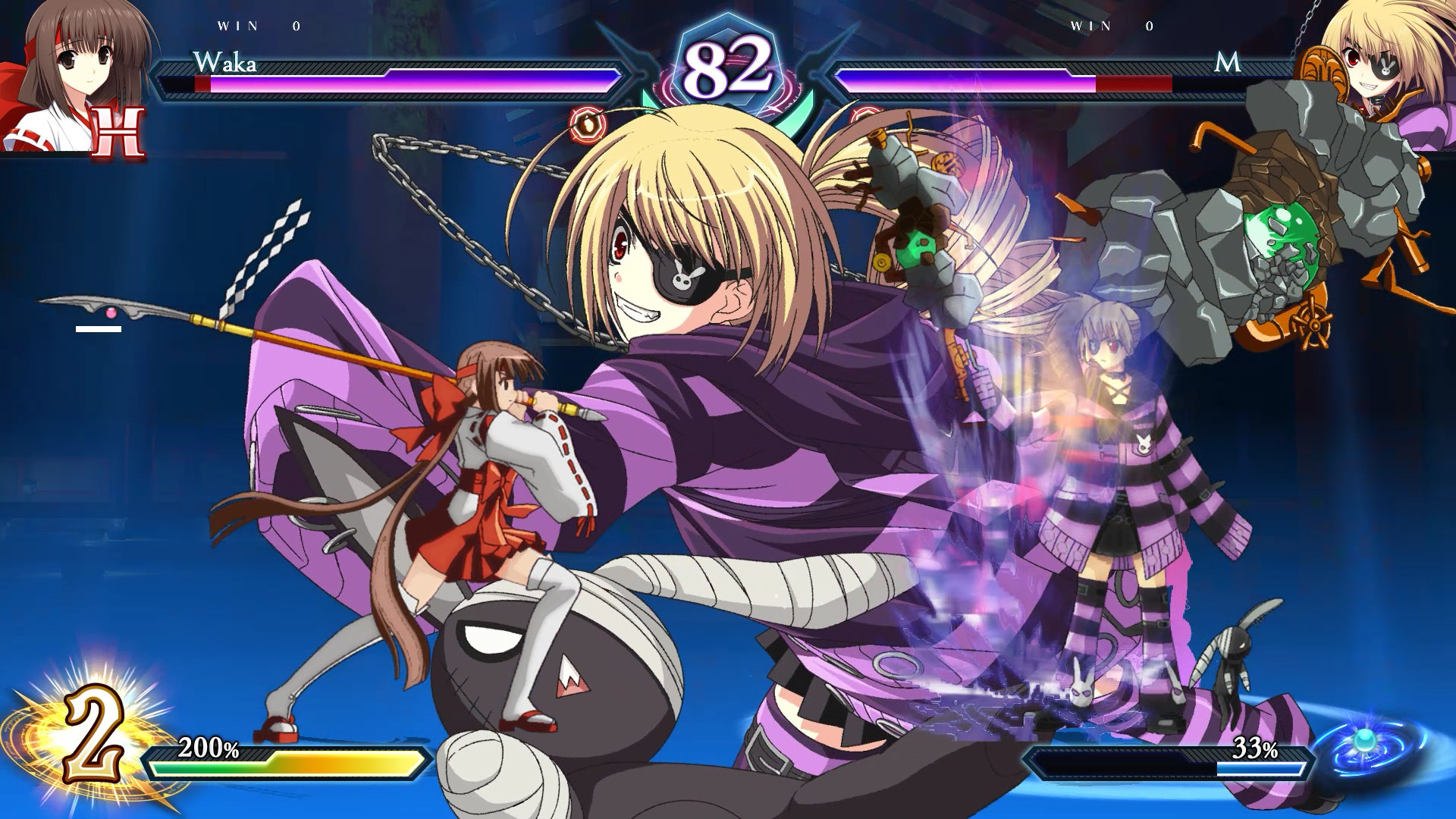Toggle Waka's WIN 0 counter

[258, 25]
